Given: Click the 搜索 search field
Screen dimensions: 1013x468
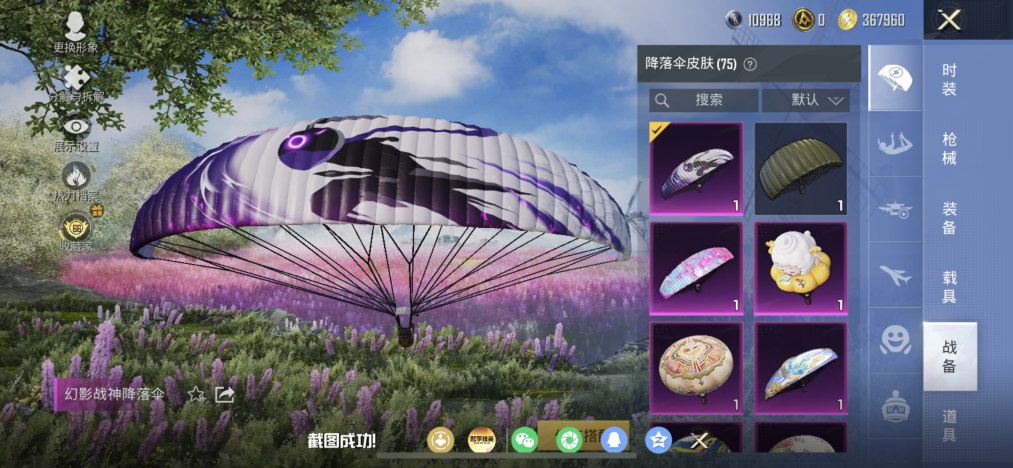Looking at the screenshot, I should click(x=704, y=100).
